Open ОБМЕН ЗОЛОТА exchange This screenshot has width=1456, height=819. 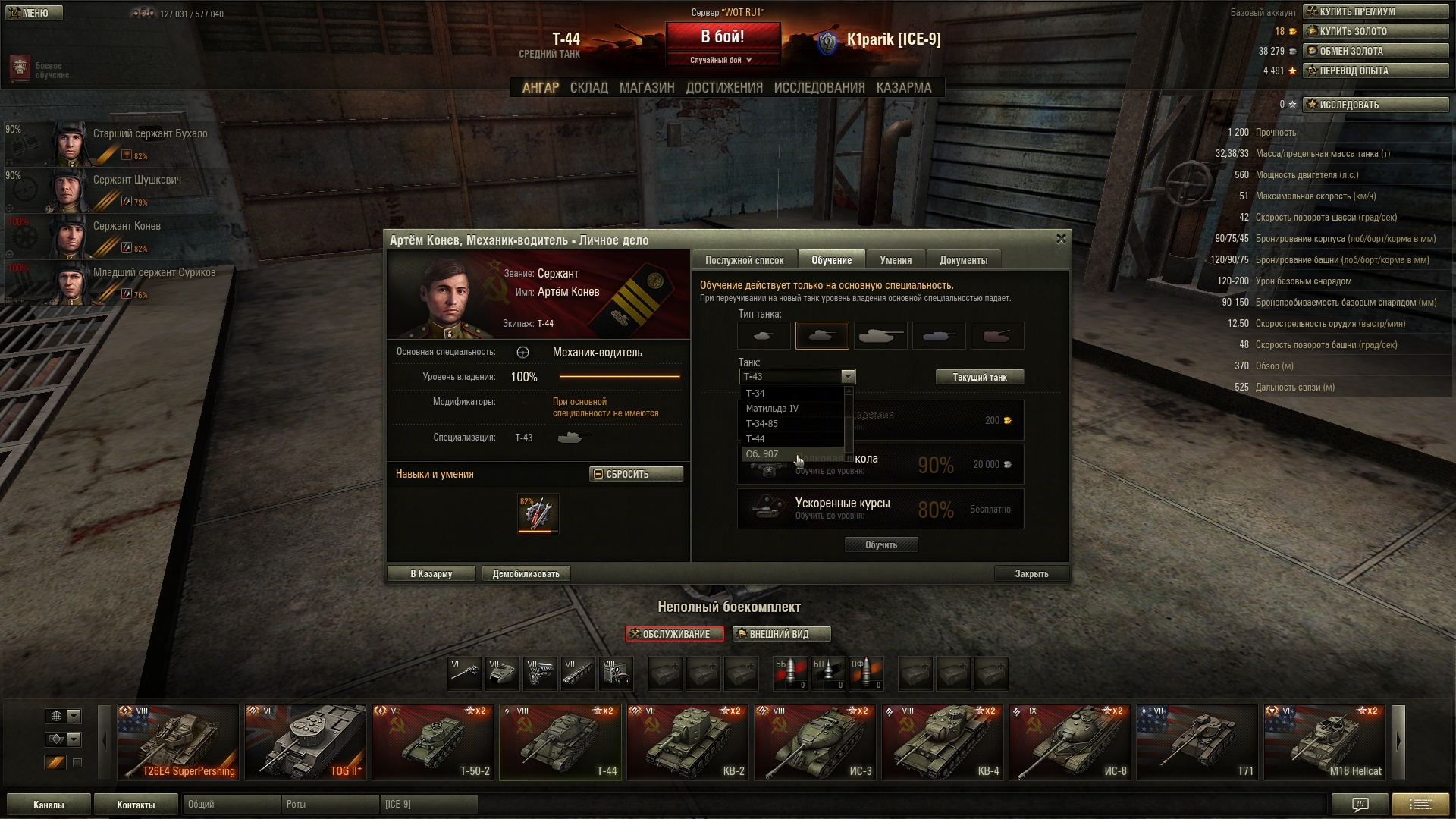click(1376, 51)
